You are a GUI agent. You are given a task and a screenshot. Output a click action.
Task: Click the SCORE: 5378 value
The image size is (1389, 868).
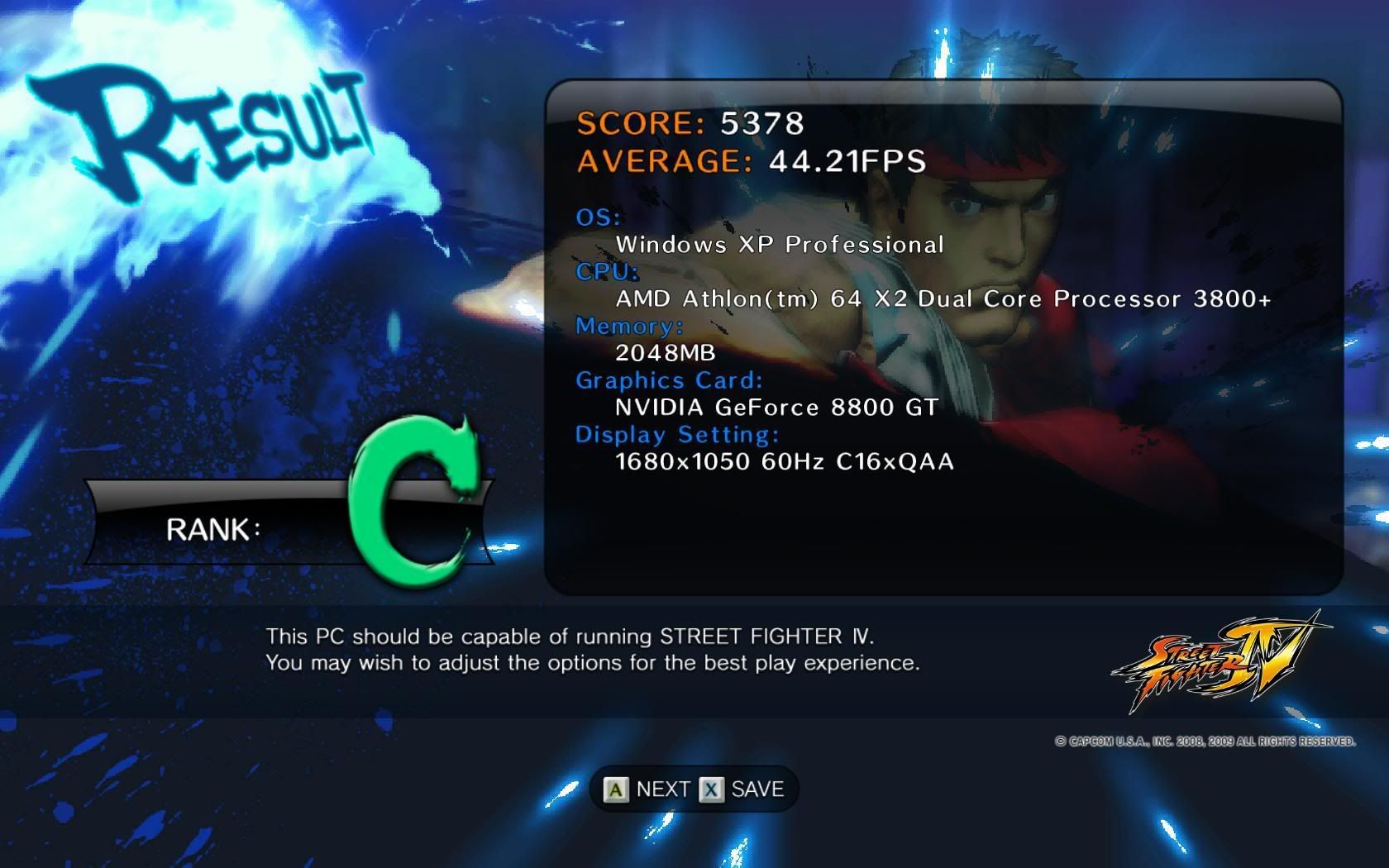tap(690, 125)
